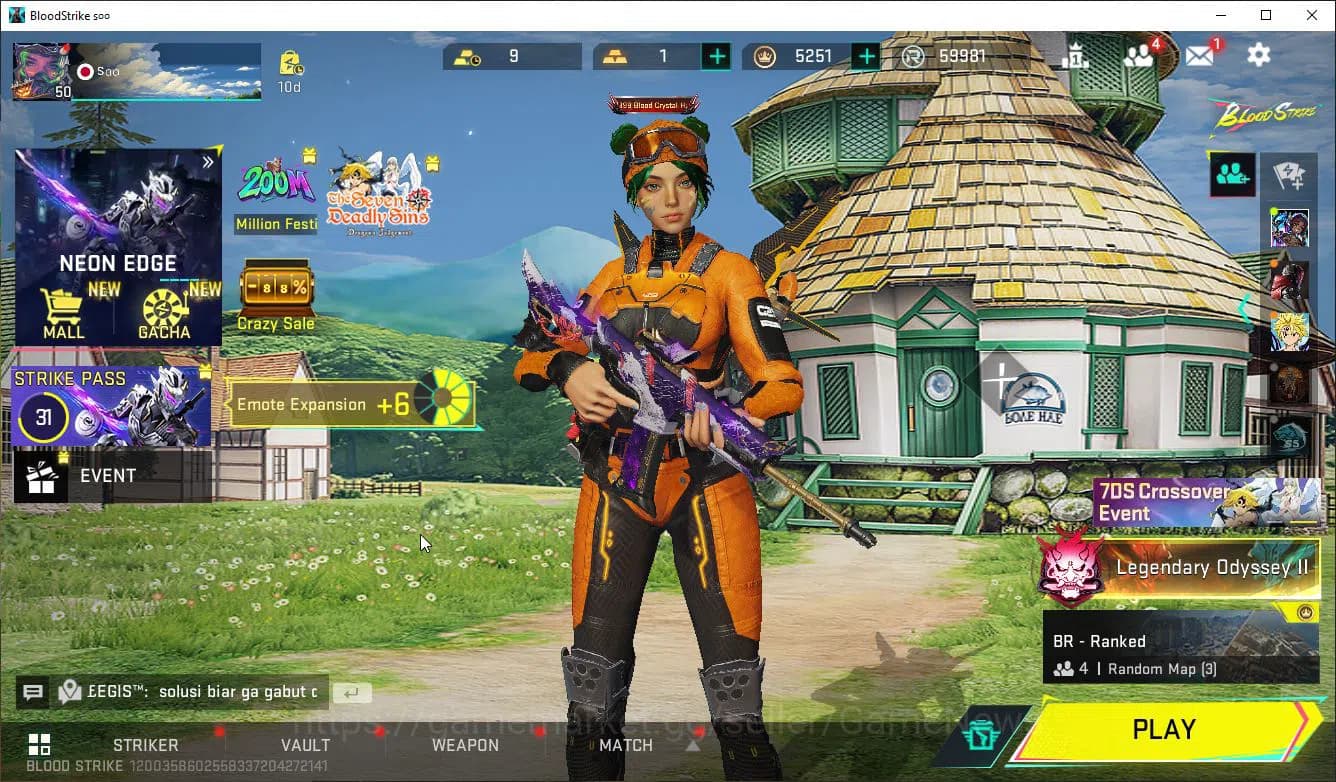Image resolution: width=1336 pixels, height=782 pixels.
Task: Switch to the WEAPON tab
Action: (465, 745)
